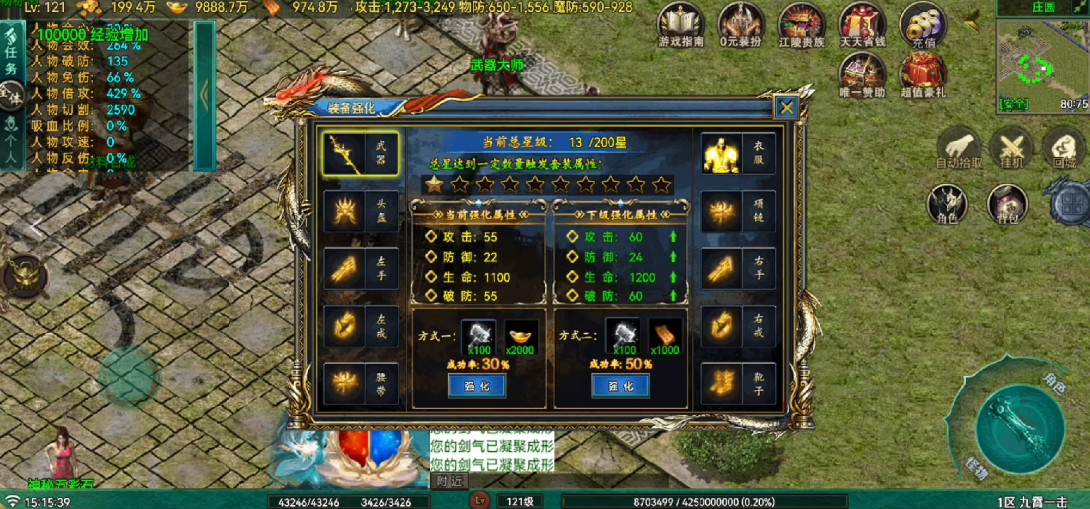
Task: Select the belt (腰带) equipment slot
Action: [361, 382]
